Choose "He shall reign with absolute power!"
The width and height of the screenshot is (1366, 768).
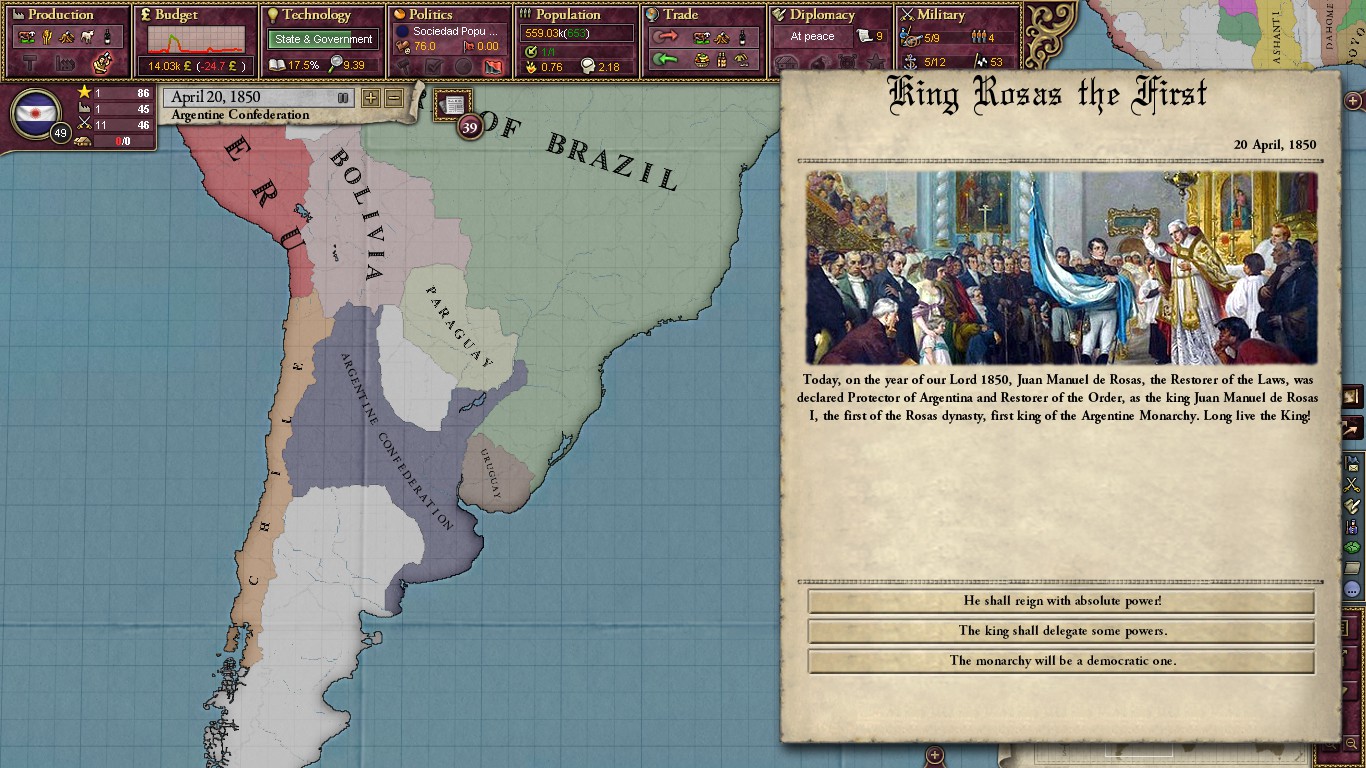1061,601
